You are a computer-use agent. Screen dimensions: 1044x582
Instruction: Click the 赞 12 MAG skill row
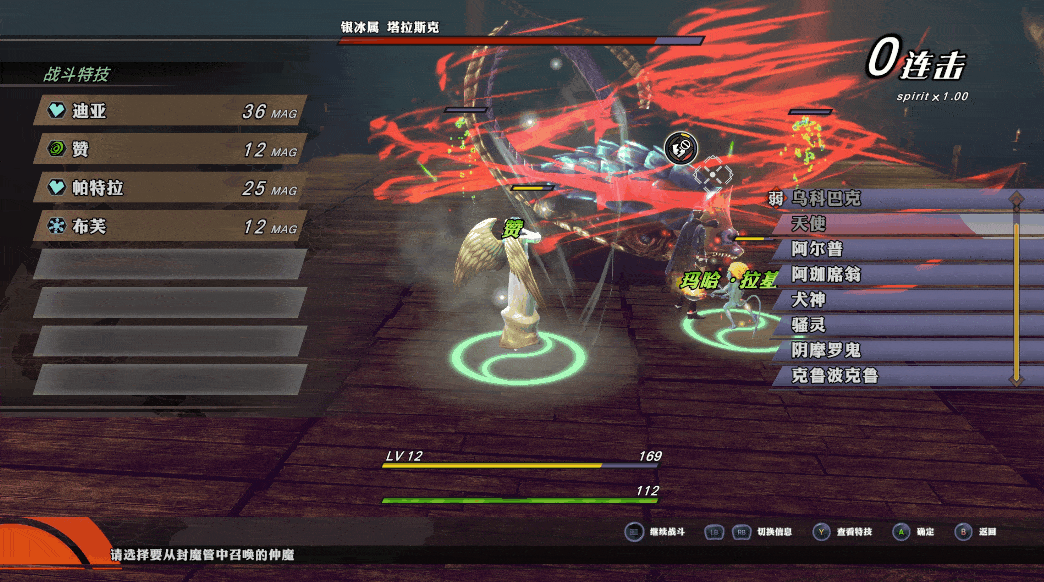(170, 149)
